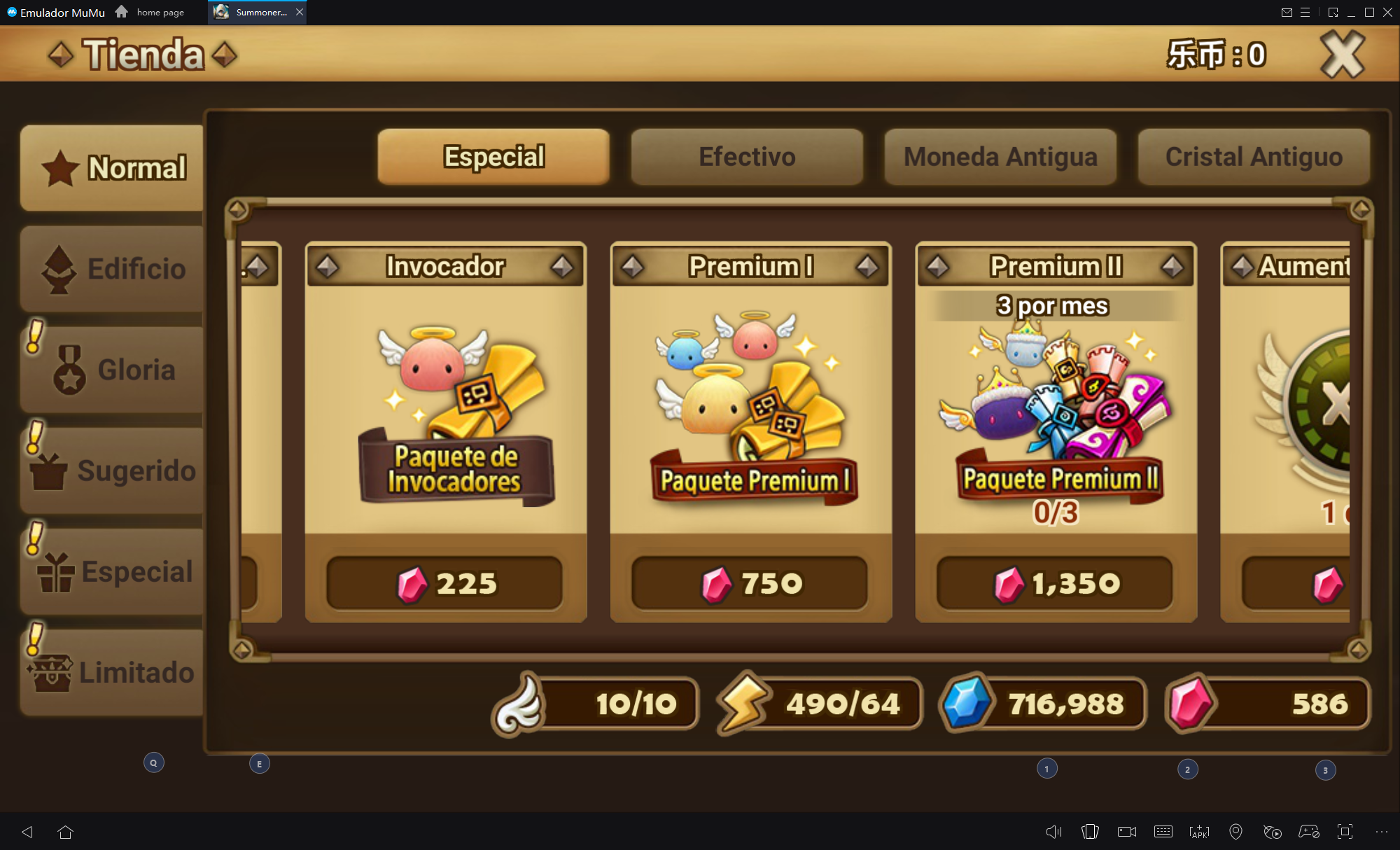Buy Invocador pack for 225 crystals
The width and height of the screenshot is (1400, 850).
[445, 583]
